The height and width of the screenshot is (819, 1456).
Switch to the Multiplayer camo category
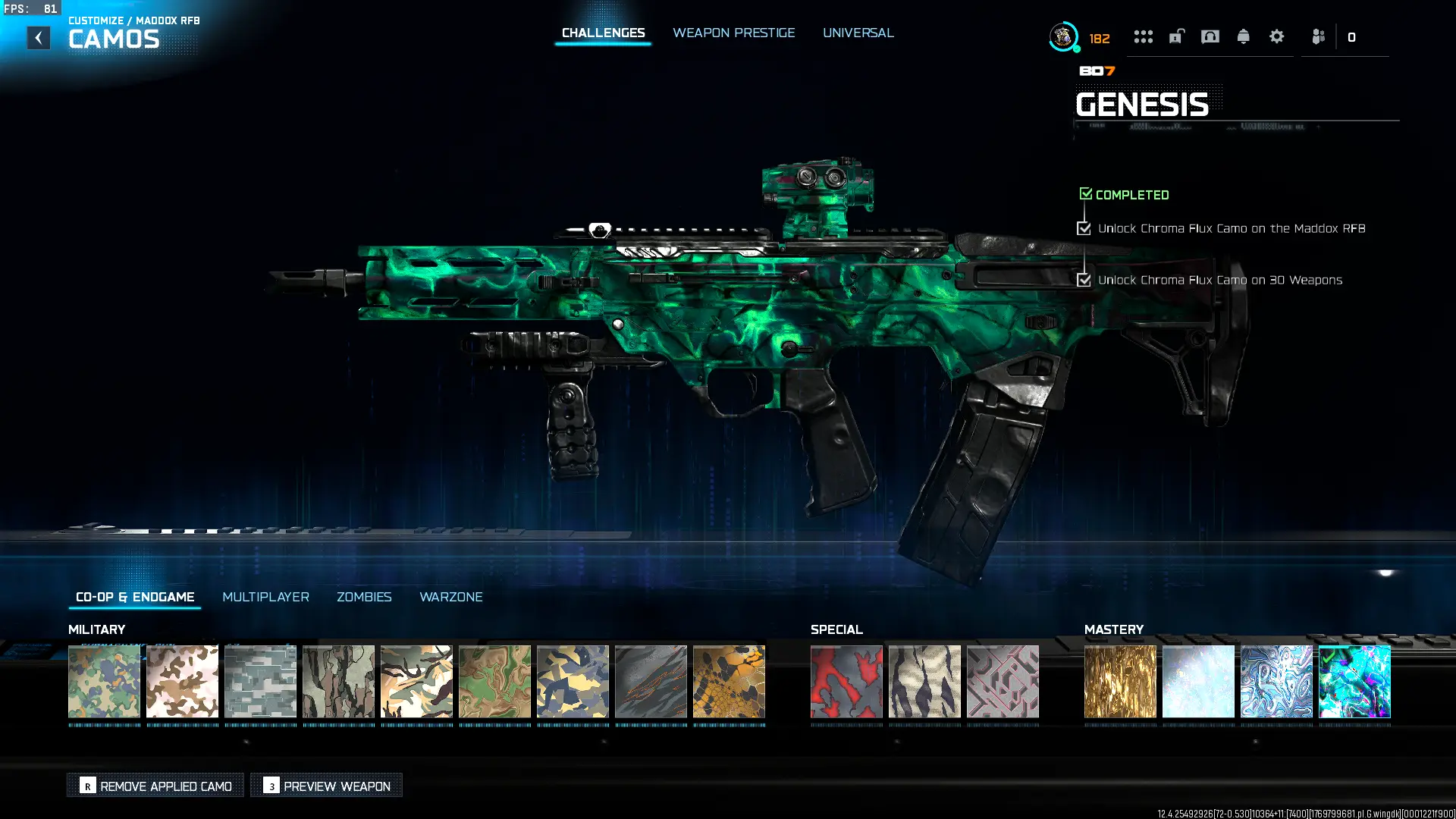coord(265,597)
